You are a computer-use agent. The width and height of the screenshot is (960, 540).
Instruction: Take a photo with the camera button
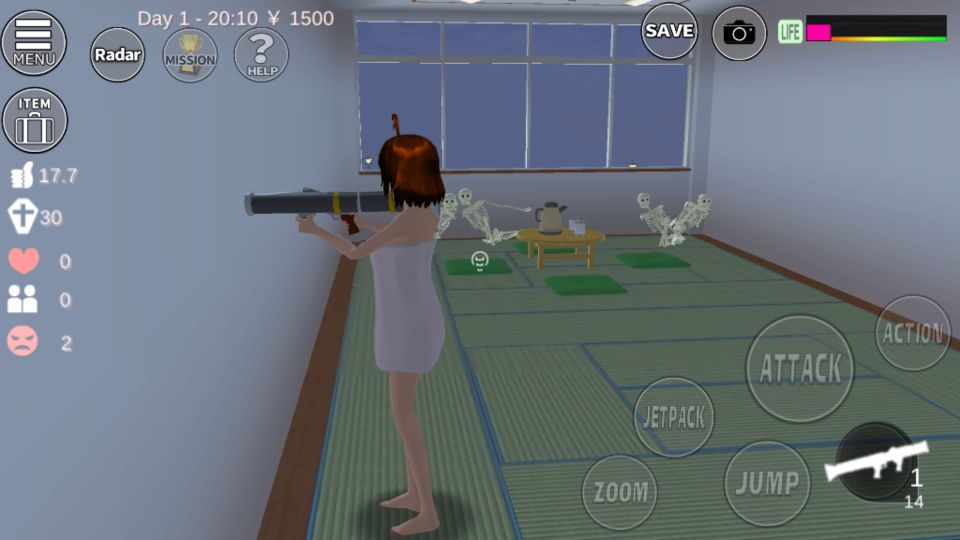click(739, 33)
